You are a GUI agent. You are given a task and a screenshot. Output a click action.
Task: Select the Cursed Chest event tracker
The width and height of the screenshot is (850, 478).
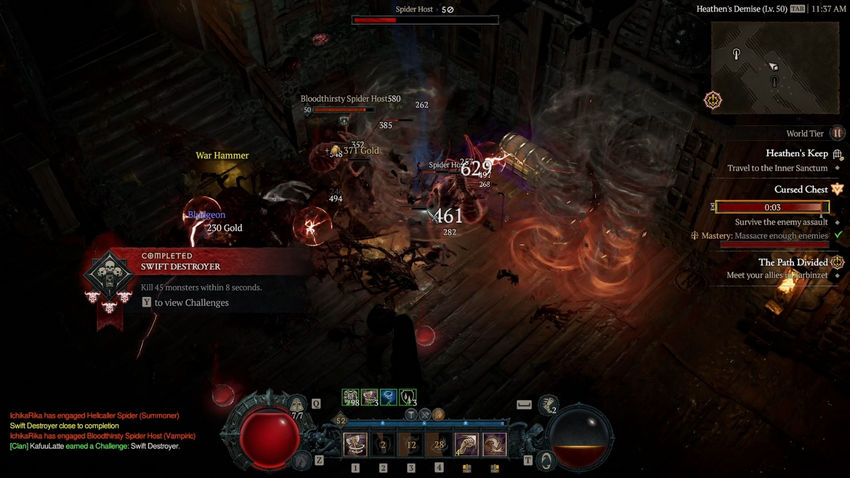coord(800,189)
